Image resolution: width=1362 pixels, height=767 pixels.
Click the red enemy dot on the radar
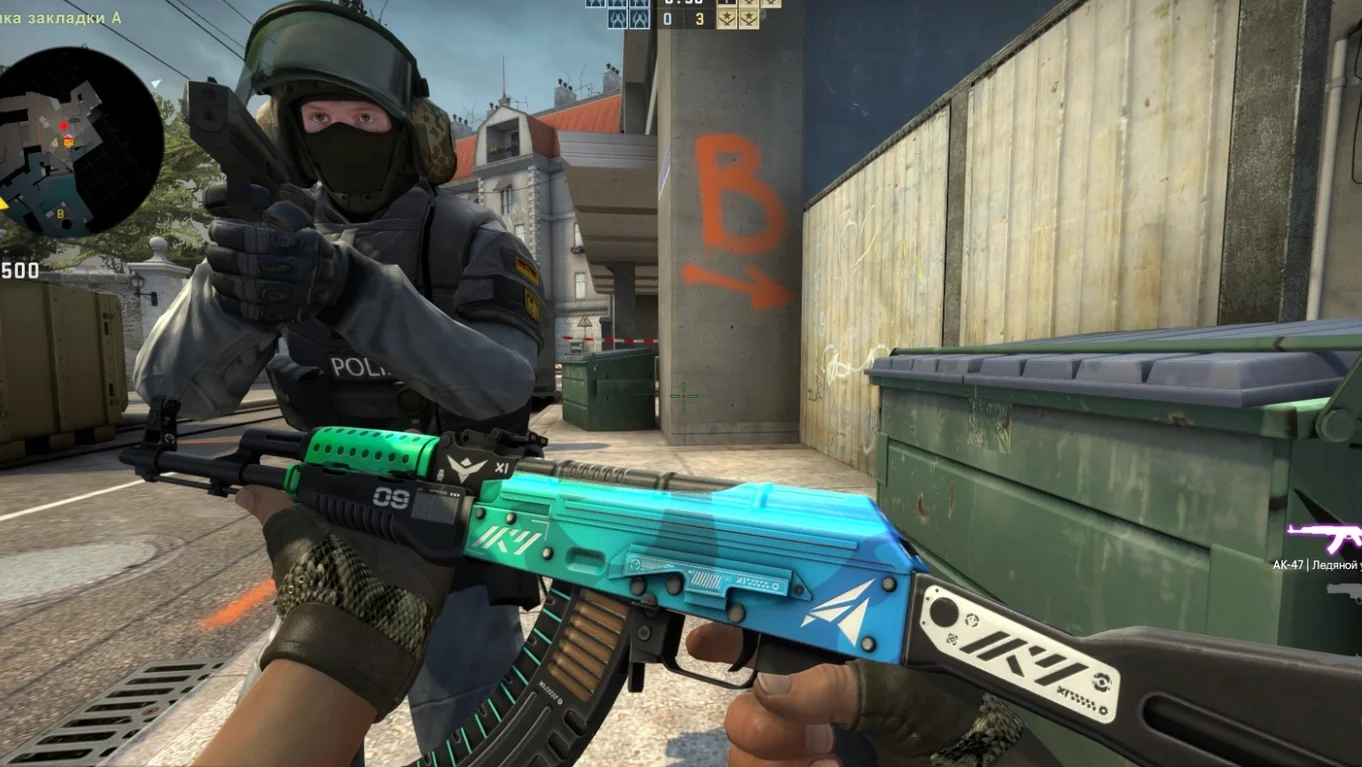(x=64, y=126)
